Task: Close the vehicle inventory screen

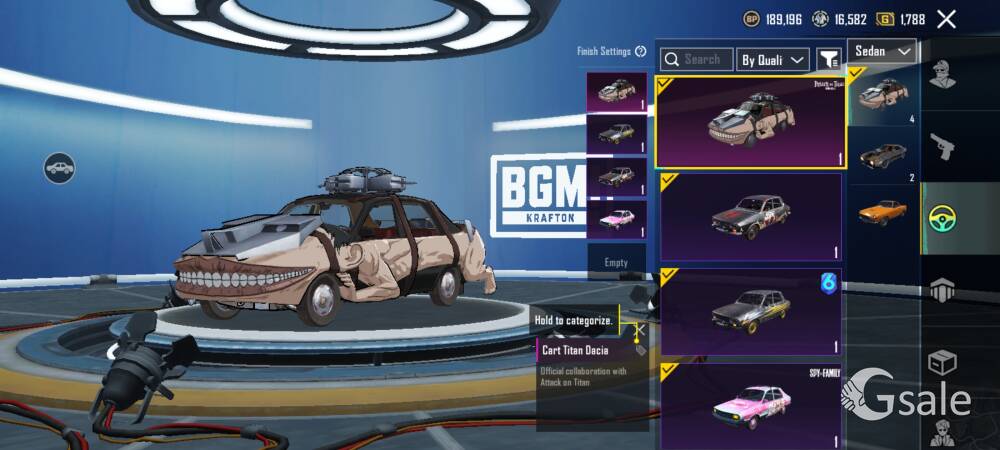Action: point(946,19)
